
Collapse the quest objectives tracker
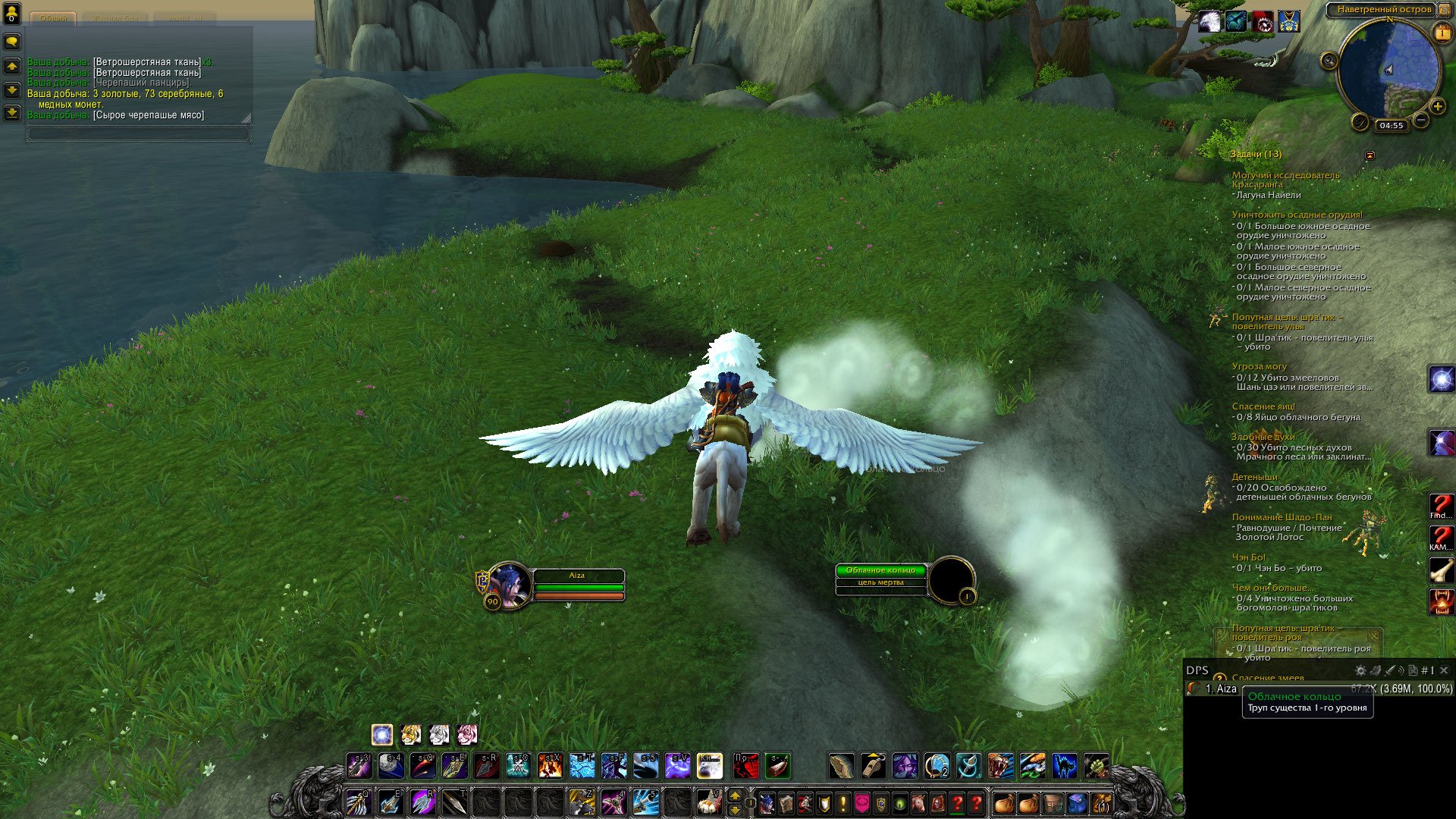tap(1370, 155)
